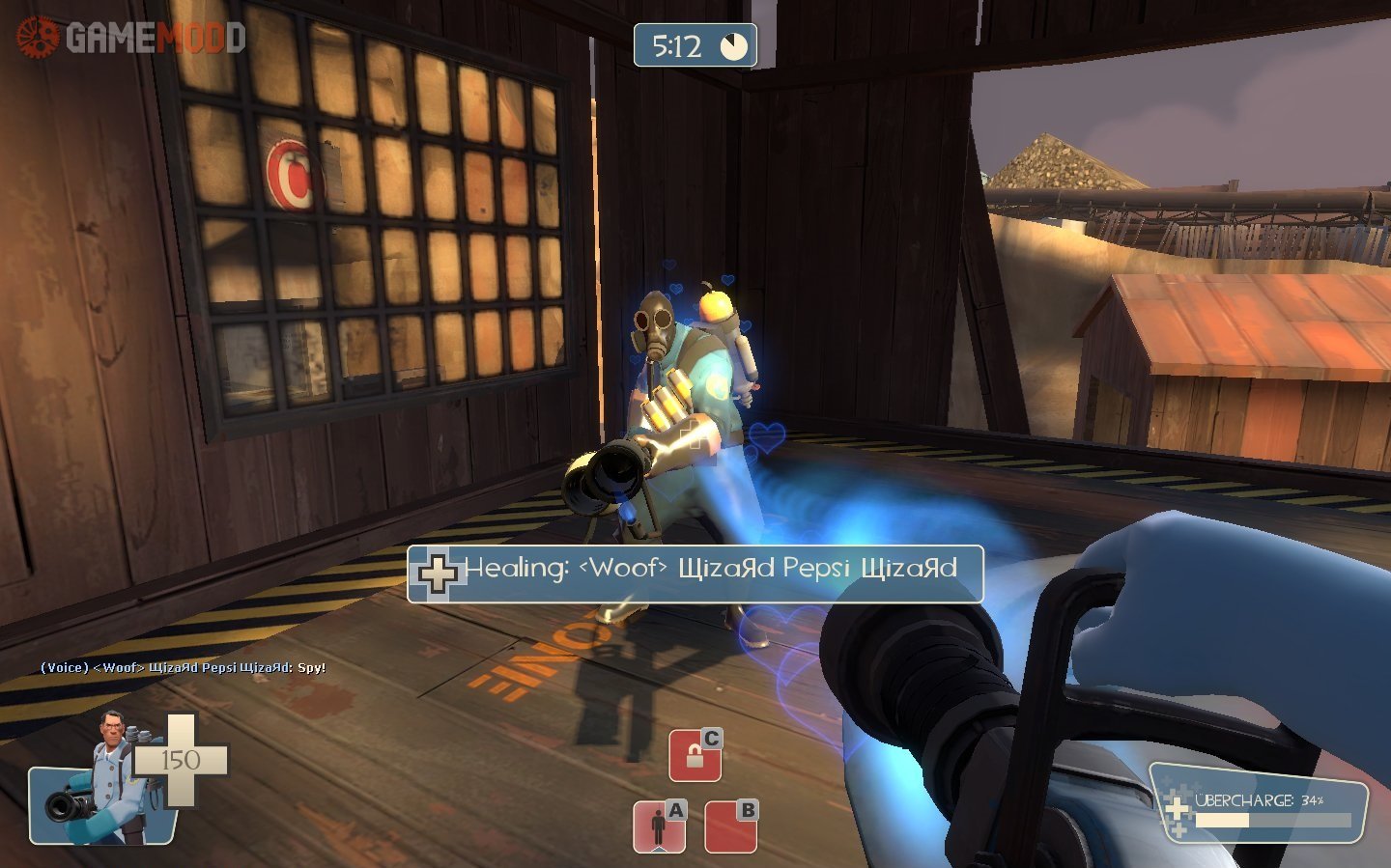Click the Healing target name panel
Viewport: 1391px width, 868px height.
tap(695, 574)
